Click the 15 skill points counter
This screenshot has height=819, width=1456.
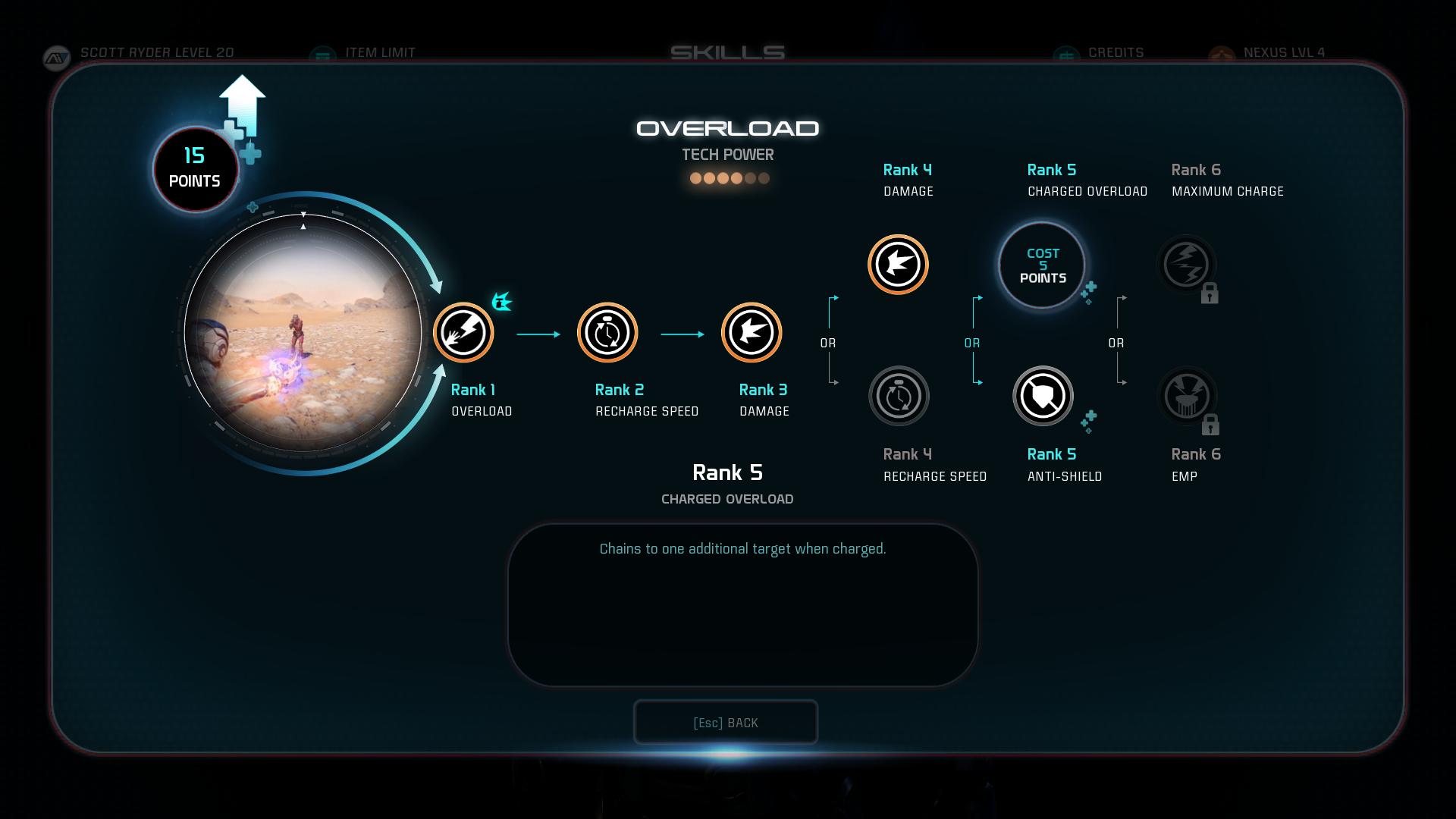tap(195, 168)
